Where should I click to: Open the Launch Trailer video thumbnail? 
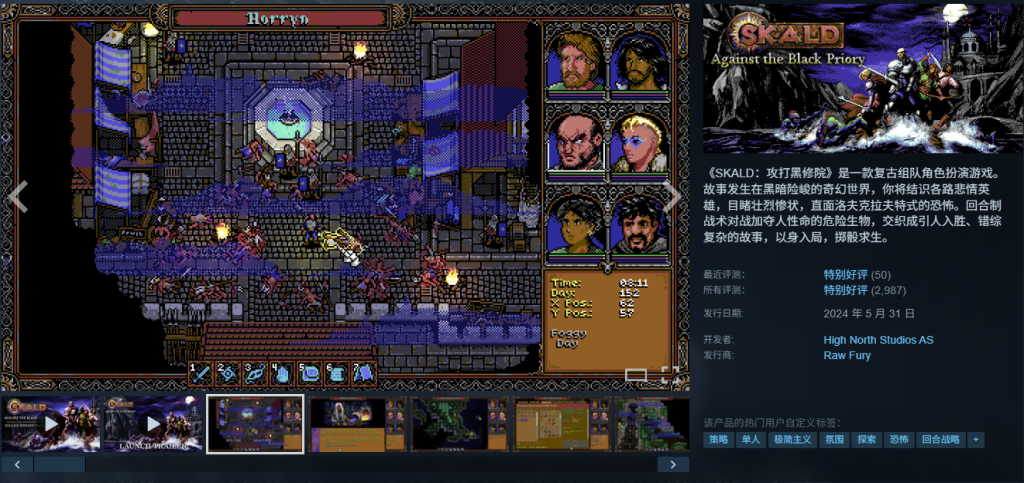tap(154, 424)
